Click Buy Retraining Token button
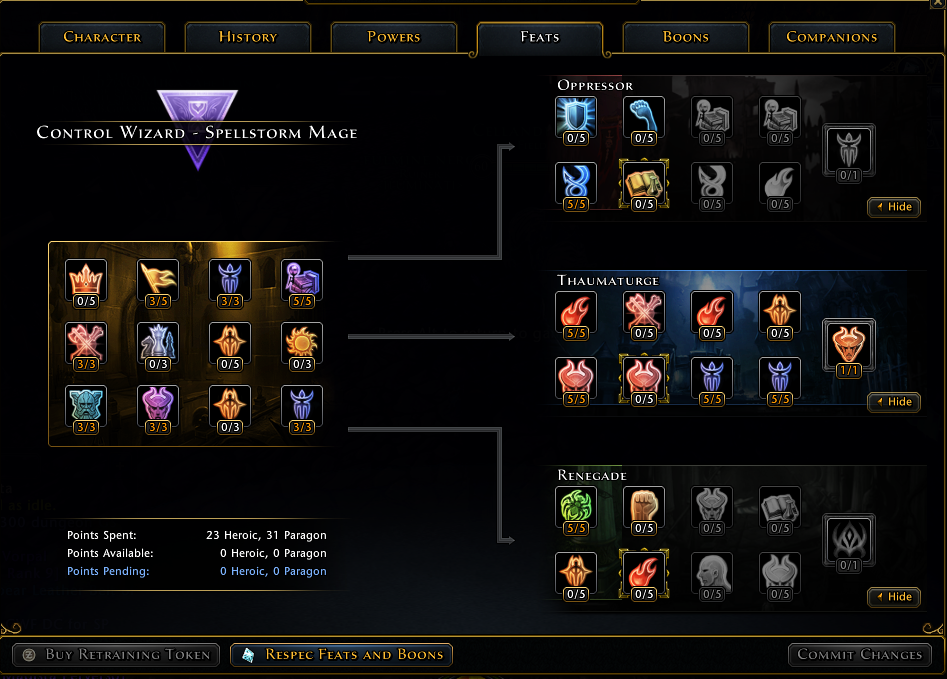 [116, 655]
